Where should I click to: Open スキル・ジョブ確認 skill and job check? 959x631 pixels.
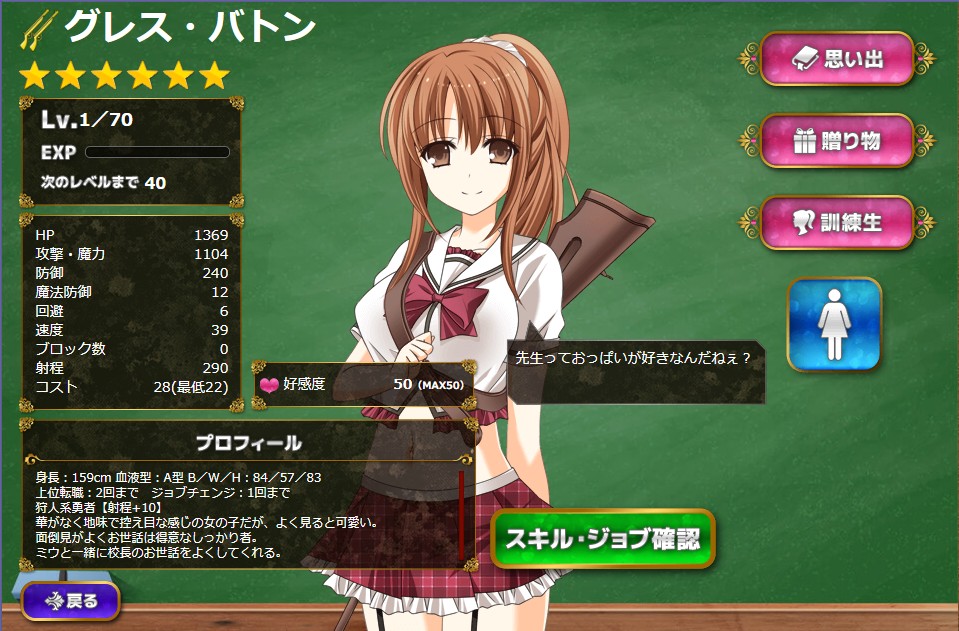603,539
